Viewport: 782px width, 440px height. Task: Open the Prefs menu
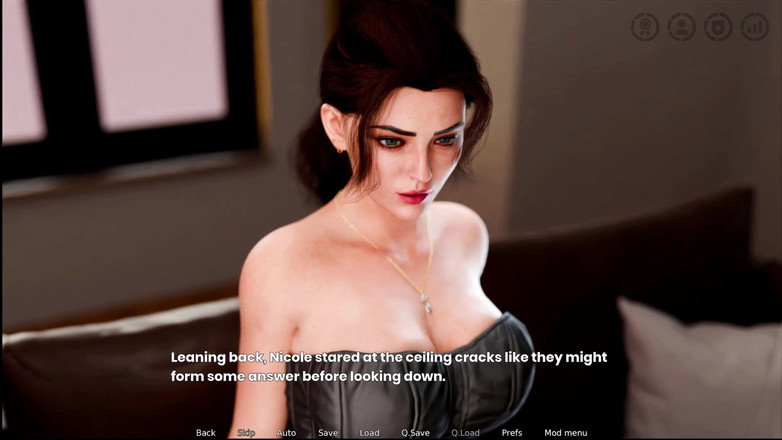[512, 433]
